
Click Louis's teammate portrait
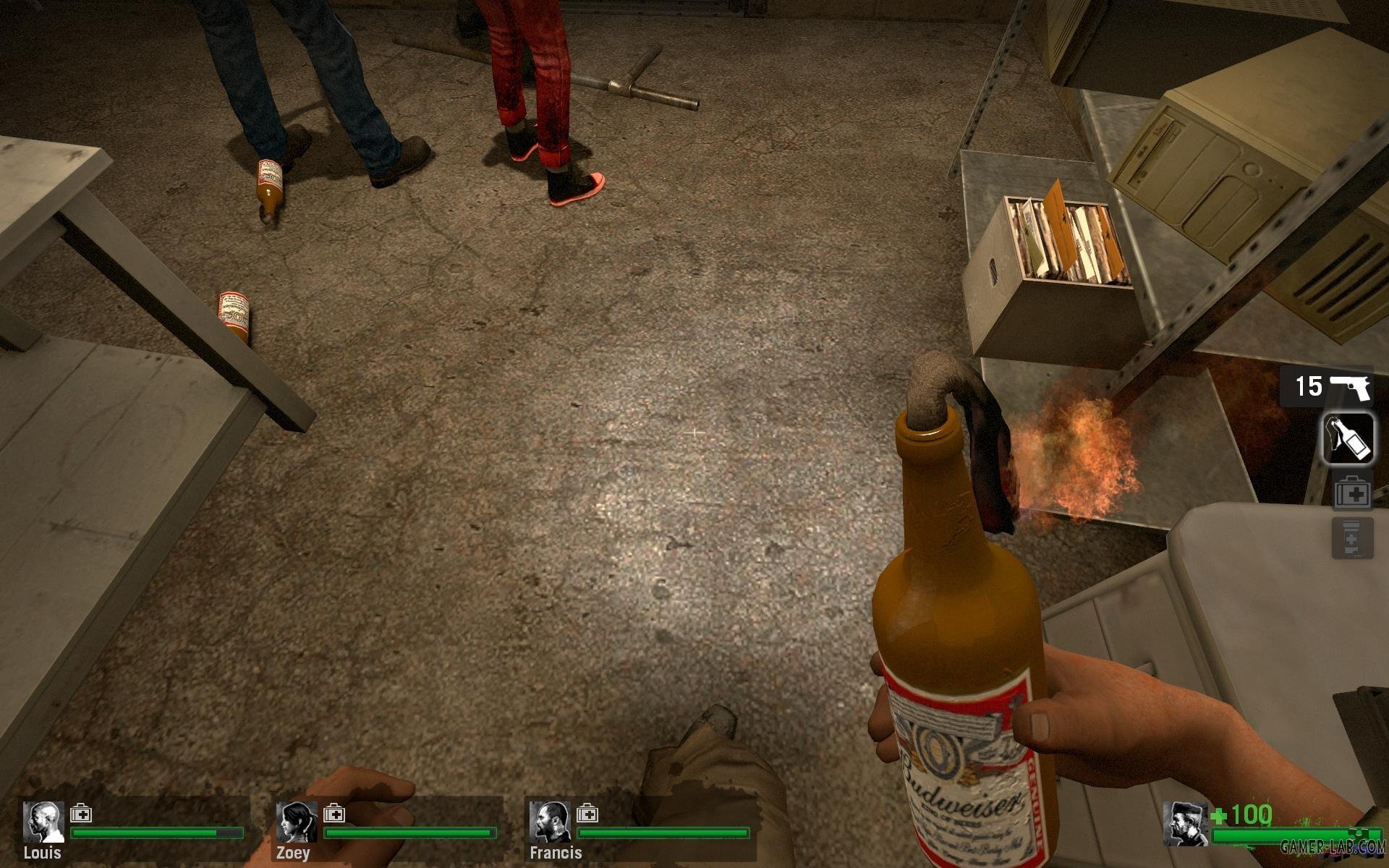coord(43,822)
